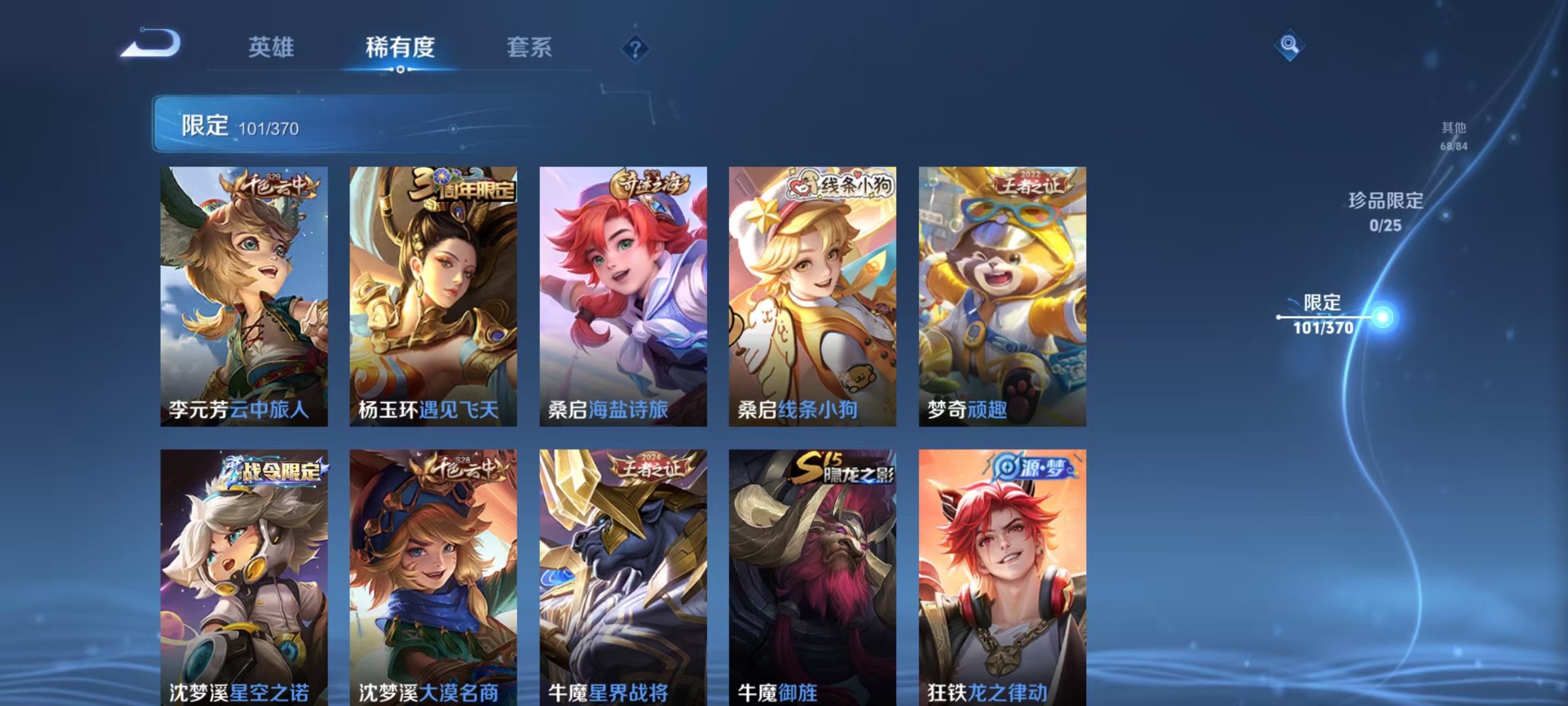The width and height of the screenshot is (1568, 706).
Task: Open search with the magnifier icon
Action: tap(1291, 46)
